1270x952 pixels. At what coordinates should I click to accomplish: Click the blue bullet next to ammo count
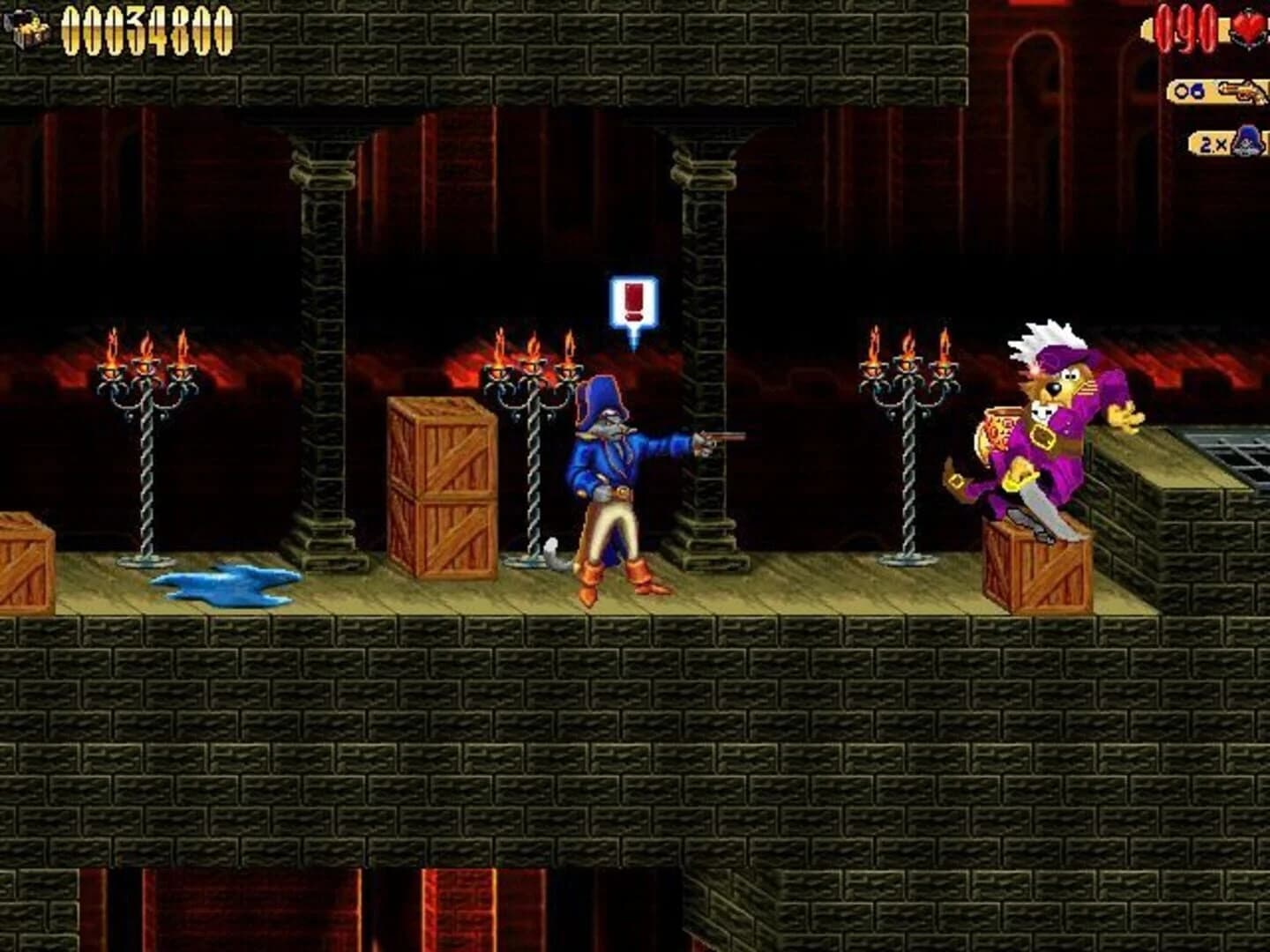[x=1197, y=91]
